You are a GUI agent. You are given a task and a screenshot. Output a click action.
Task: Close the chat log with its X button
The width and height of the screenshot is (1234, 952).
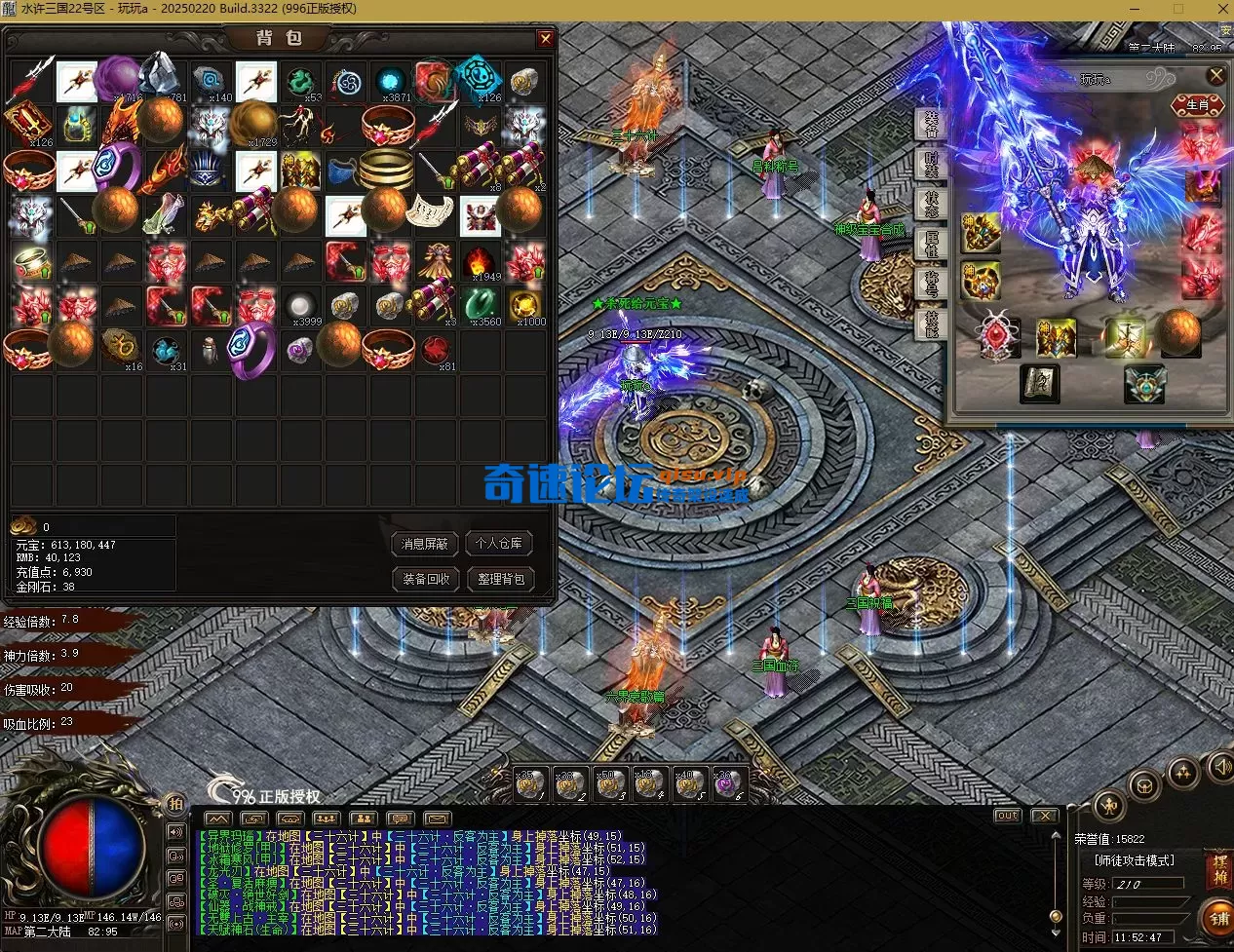click(1044, 816)
